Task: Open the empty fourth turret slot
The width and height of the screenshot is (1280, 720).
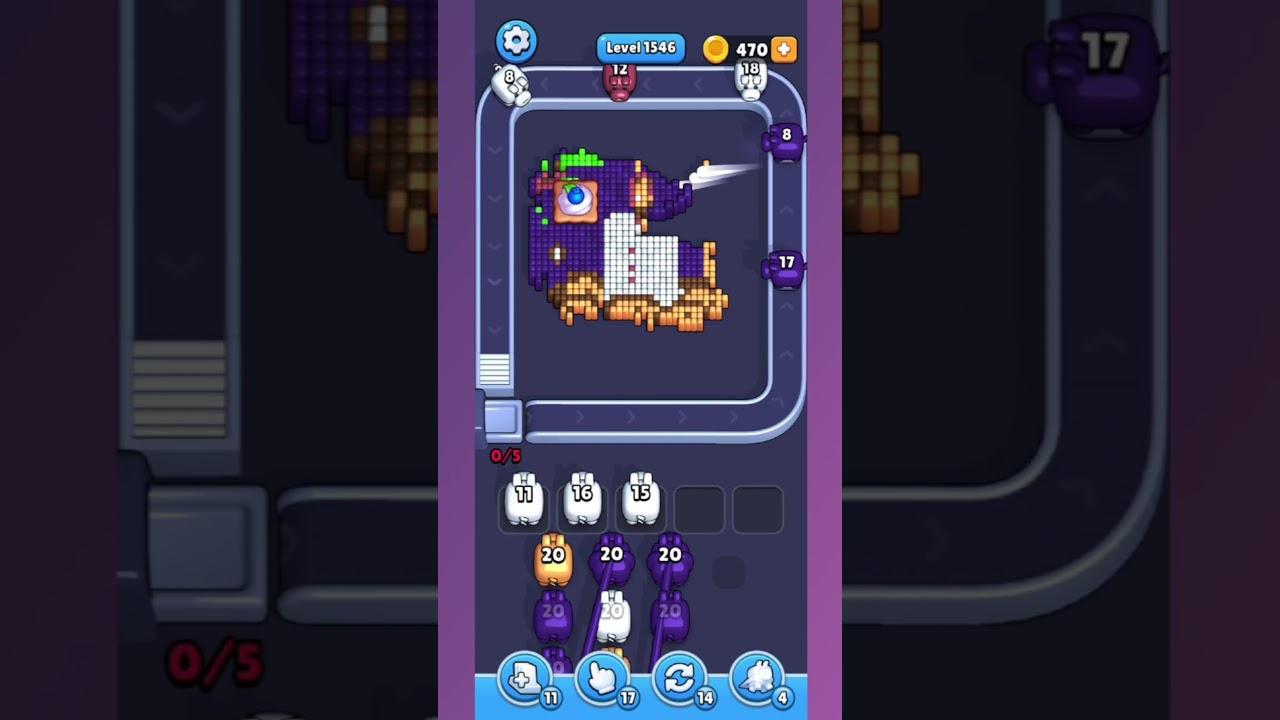Action: 700,509
